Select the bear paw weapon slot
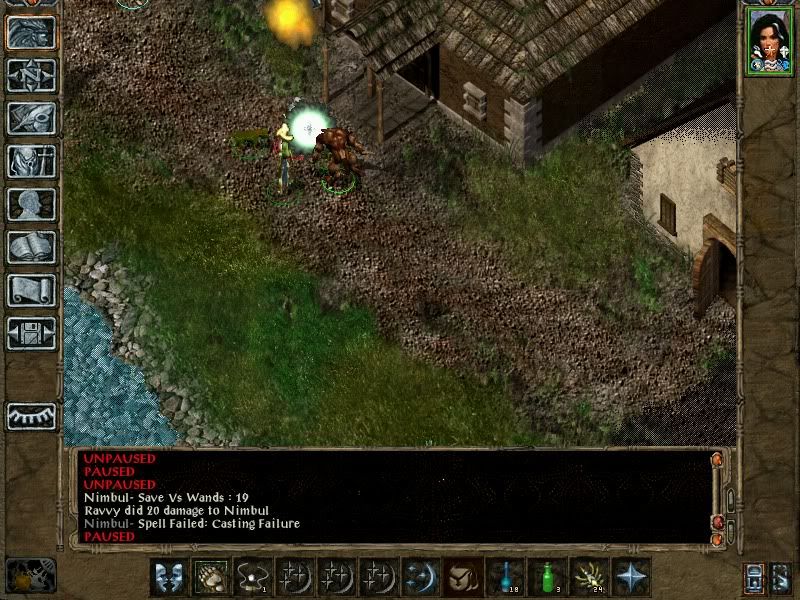The image size is (800, 600). (211, 577)
